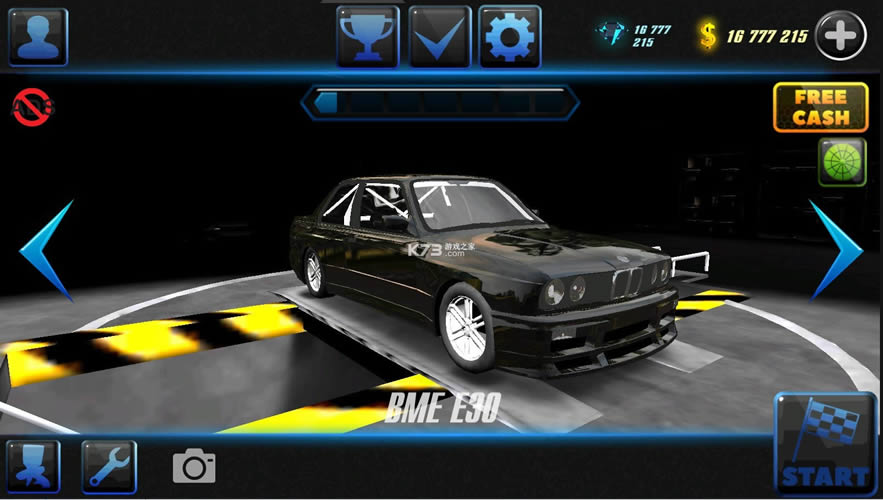
Task: Open the driver character button
Action: click(x=33, y=466)
